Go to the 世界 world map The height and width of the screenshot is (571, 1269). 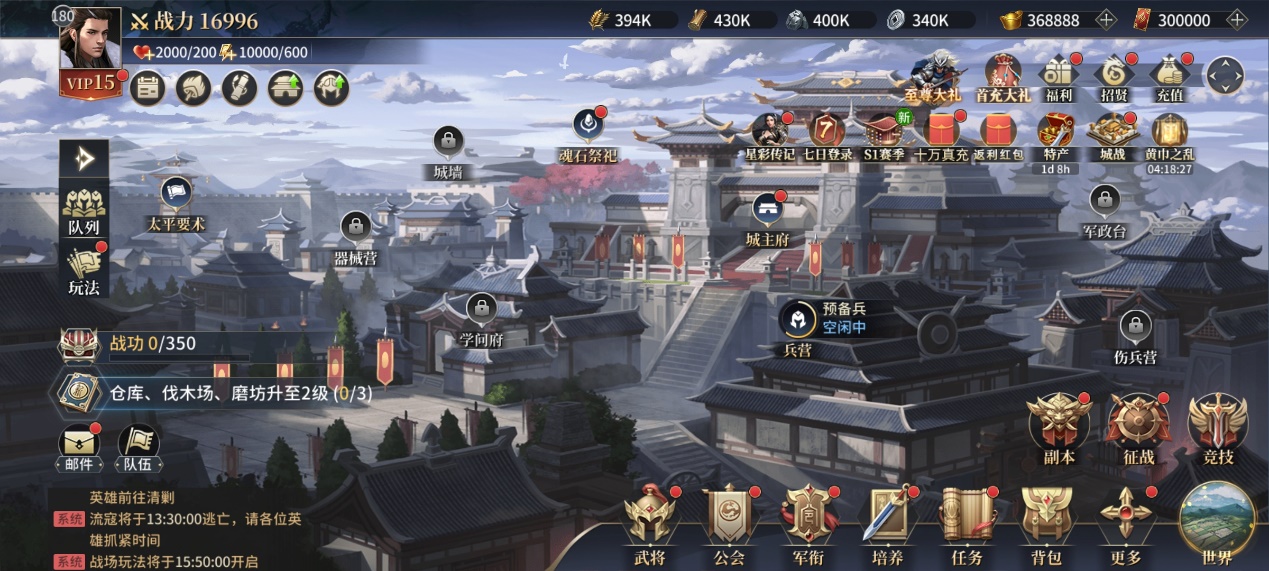tap(1217, 522)
